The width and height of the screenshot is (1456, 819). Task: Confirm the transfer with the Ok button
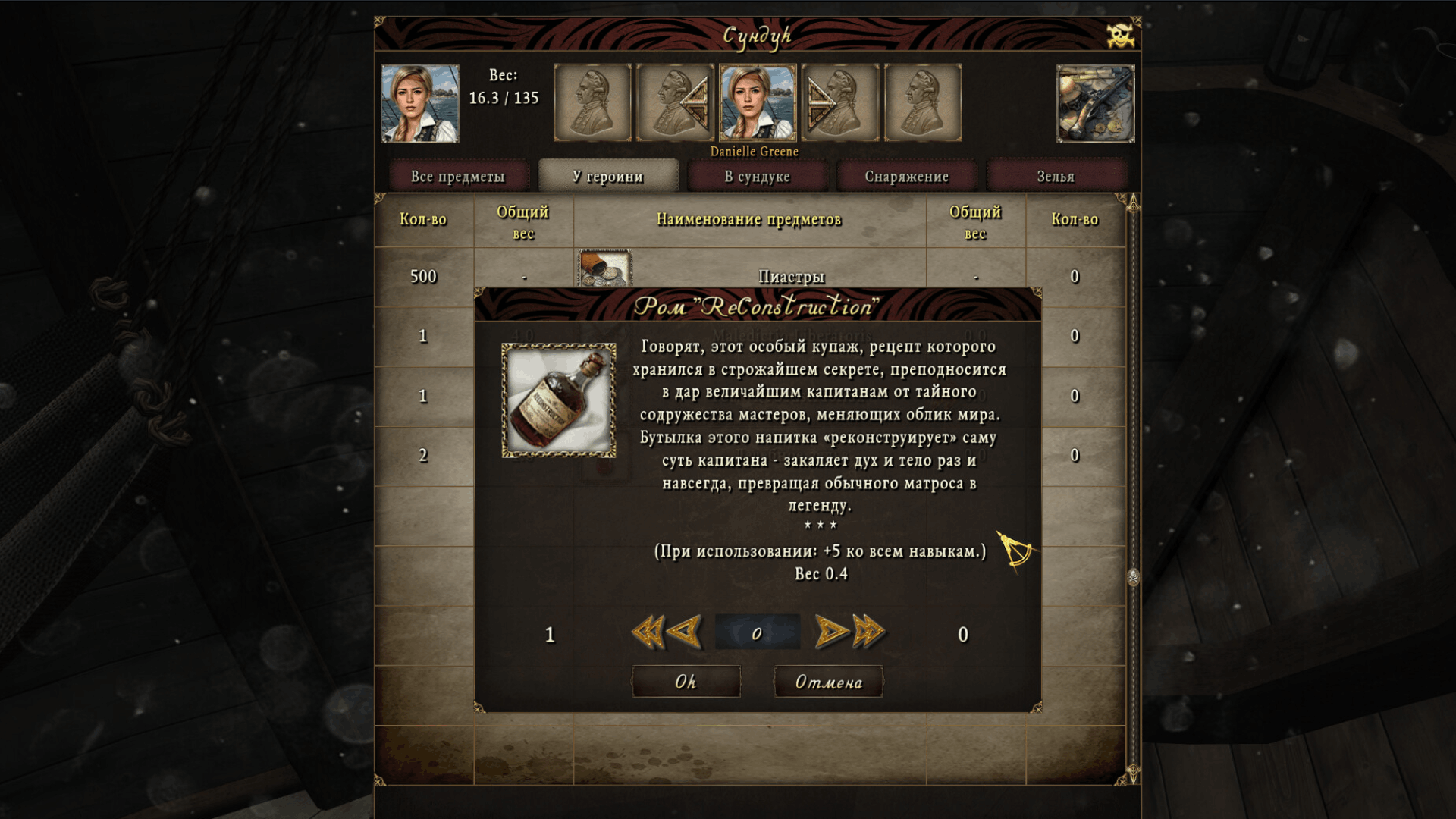(686, 682)
